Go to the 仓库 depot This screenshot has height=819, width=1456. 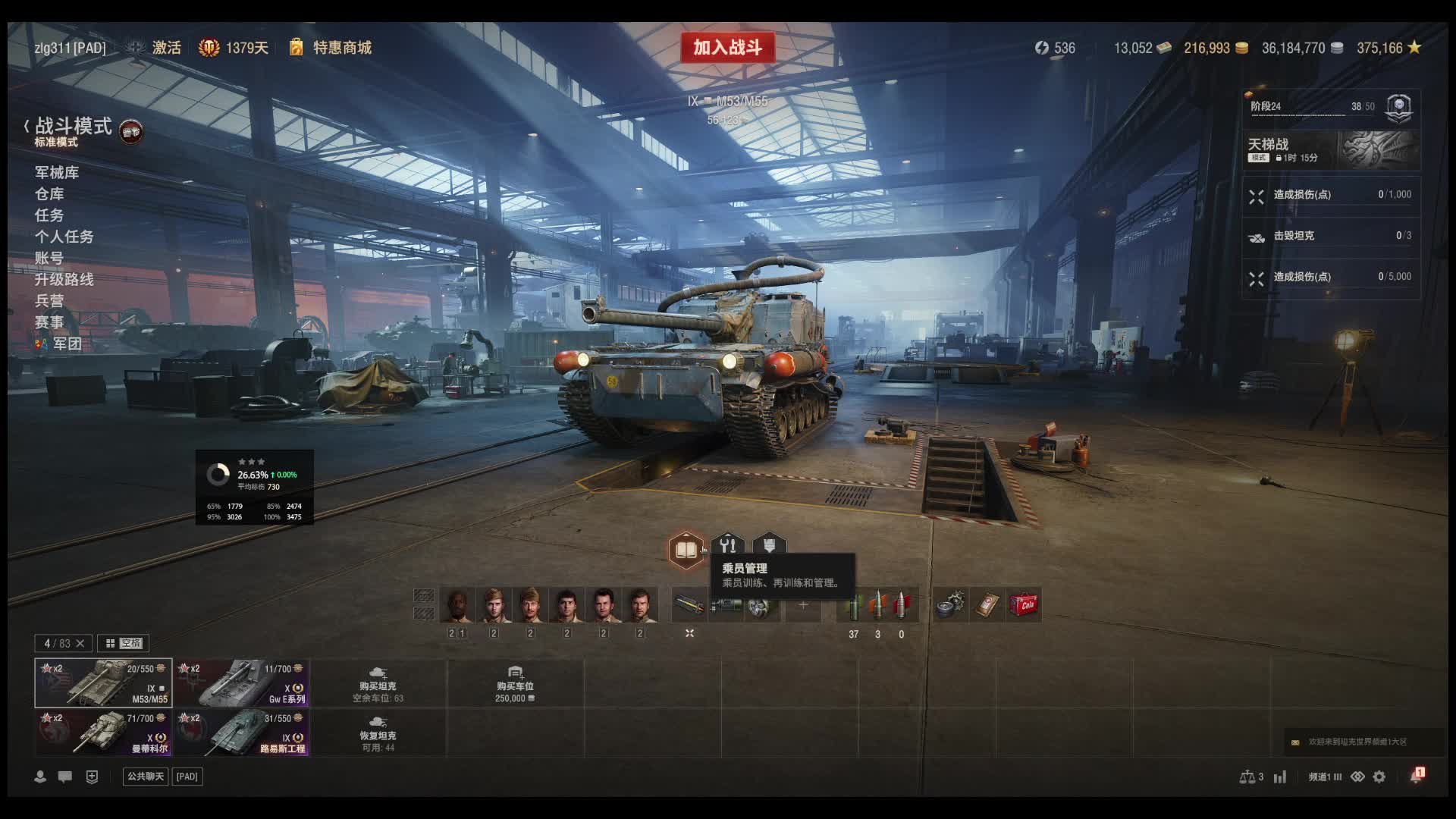49,194
